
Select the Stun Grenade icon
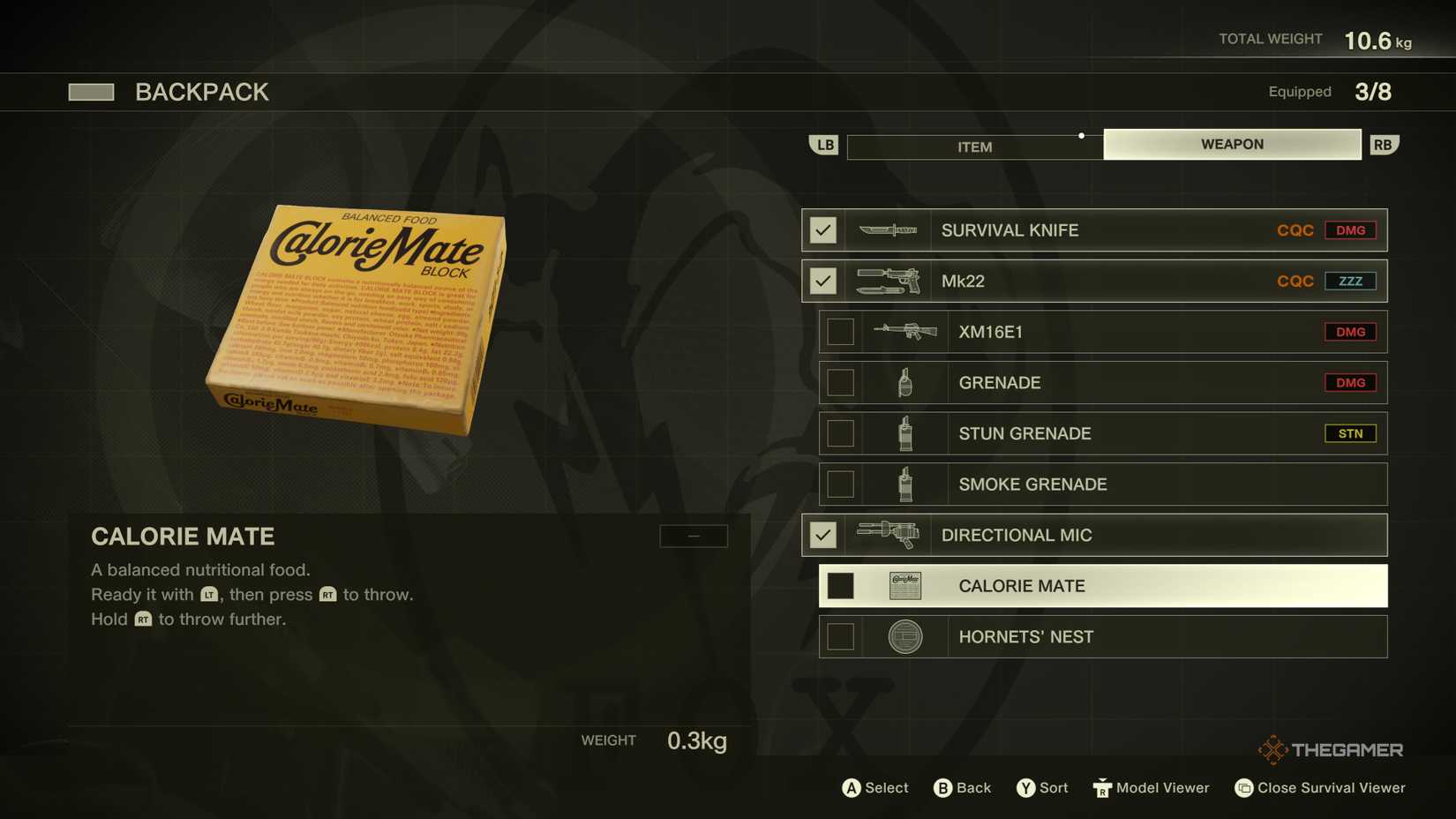click(x=906, y=433)
